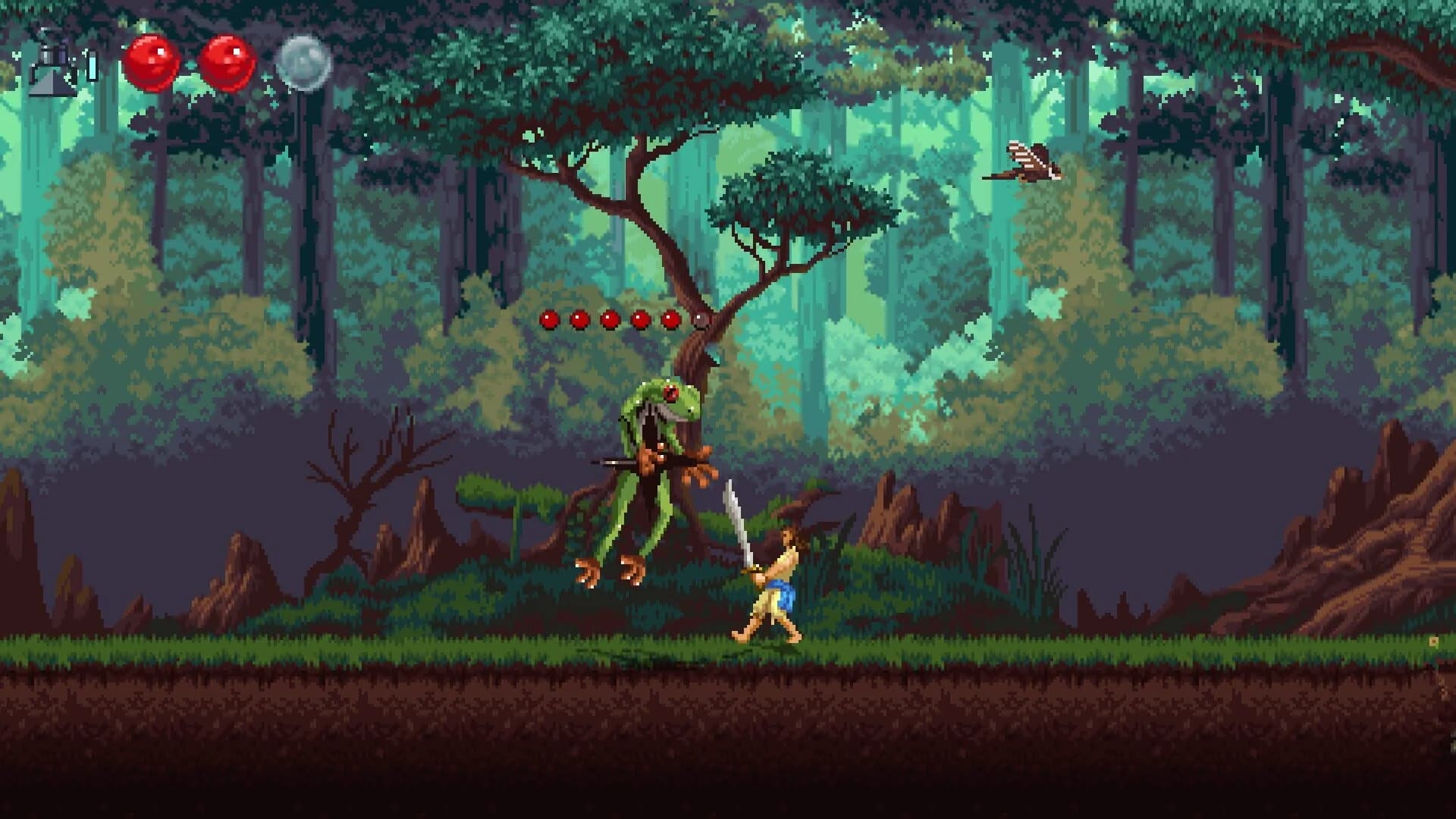This screenshot has width=1456, height=819.
Task: Toggle the second-to-last boss health pip
Action: [670, 318]
